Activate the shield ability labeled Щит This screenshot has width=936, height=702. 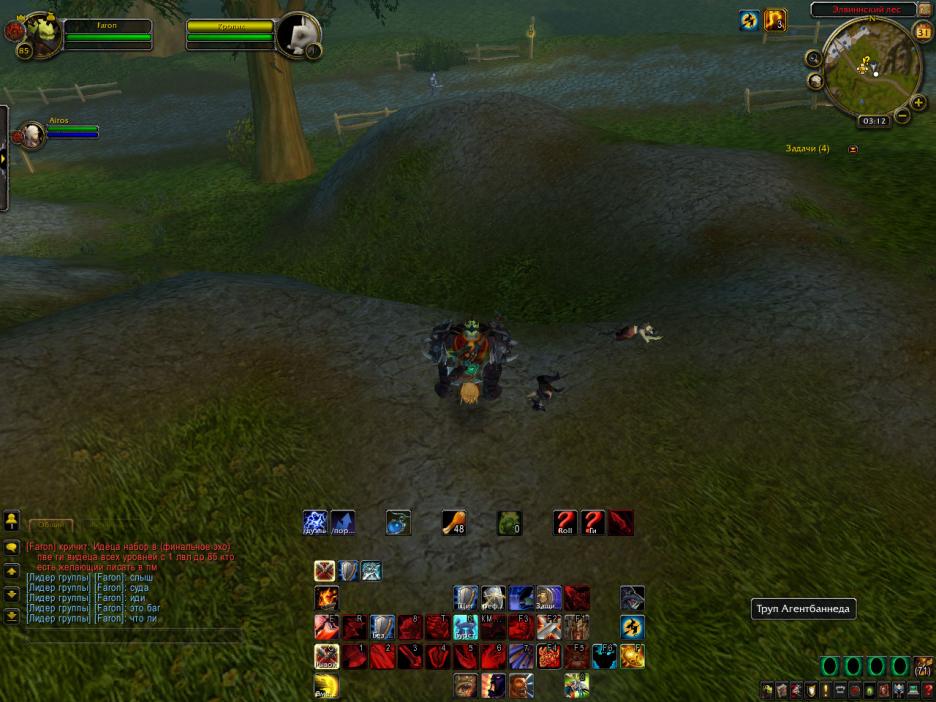[466, 598]
